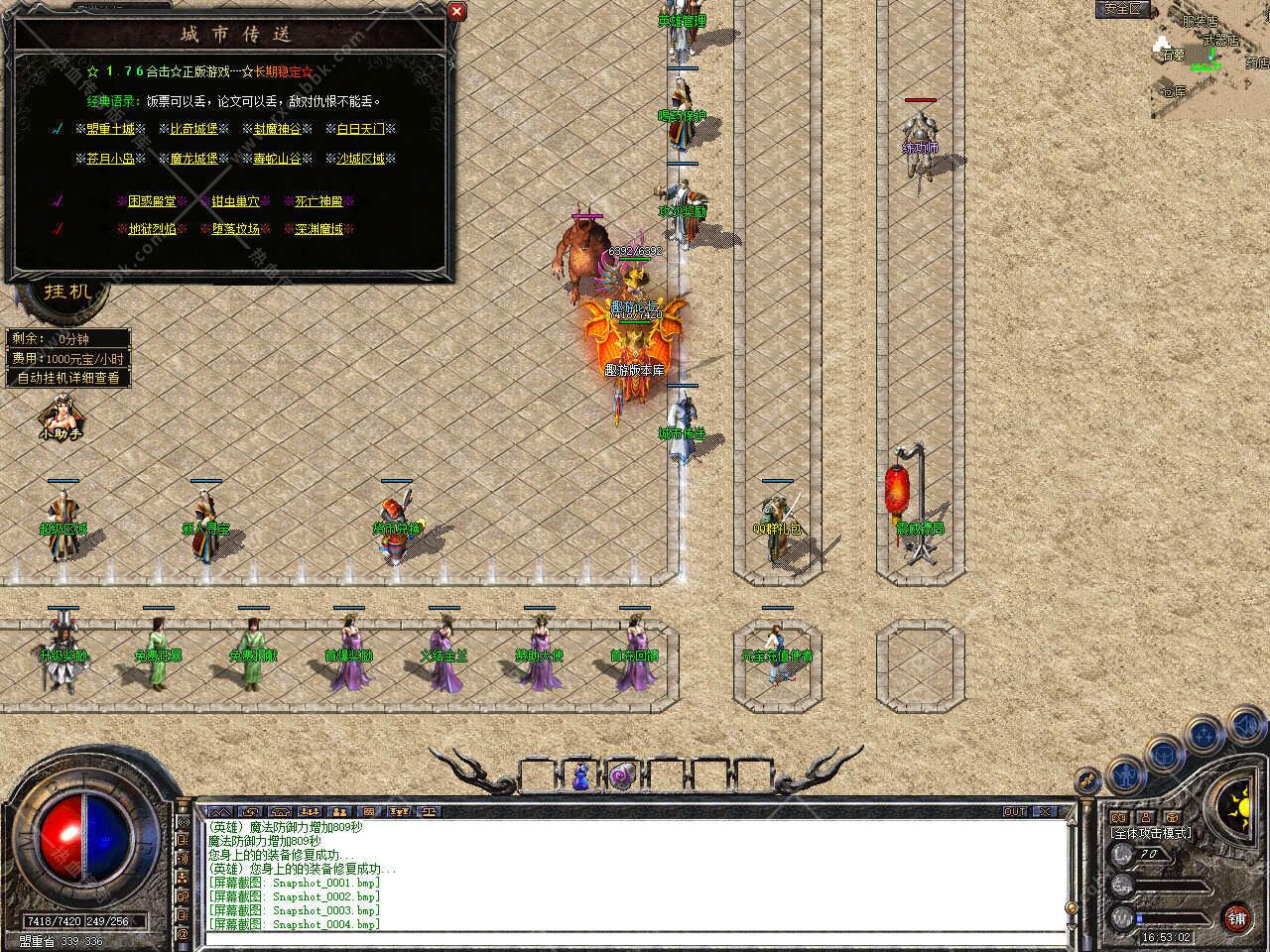
Task: Use the blue potion in the belt slot
Action: tap(580, 776)
